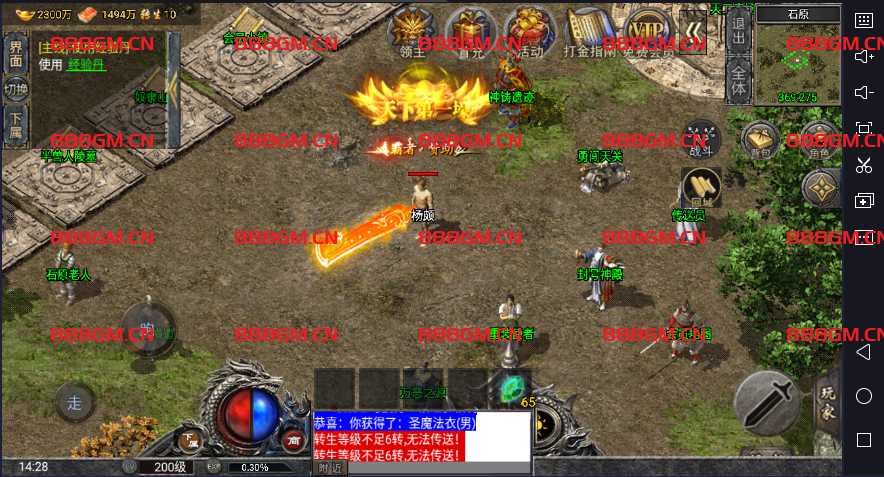Use the 回城 return-to-town scroll
Image resolution: width=884 pixels, height=477 pixels.
coord(701,188)
